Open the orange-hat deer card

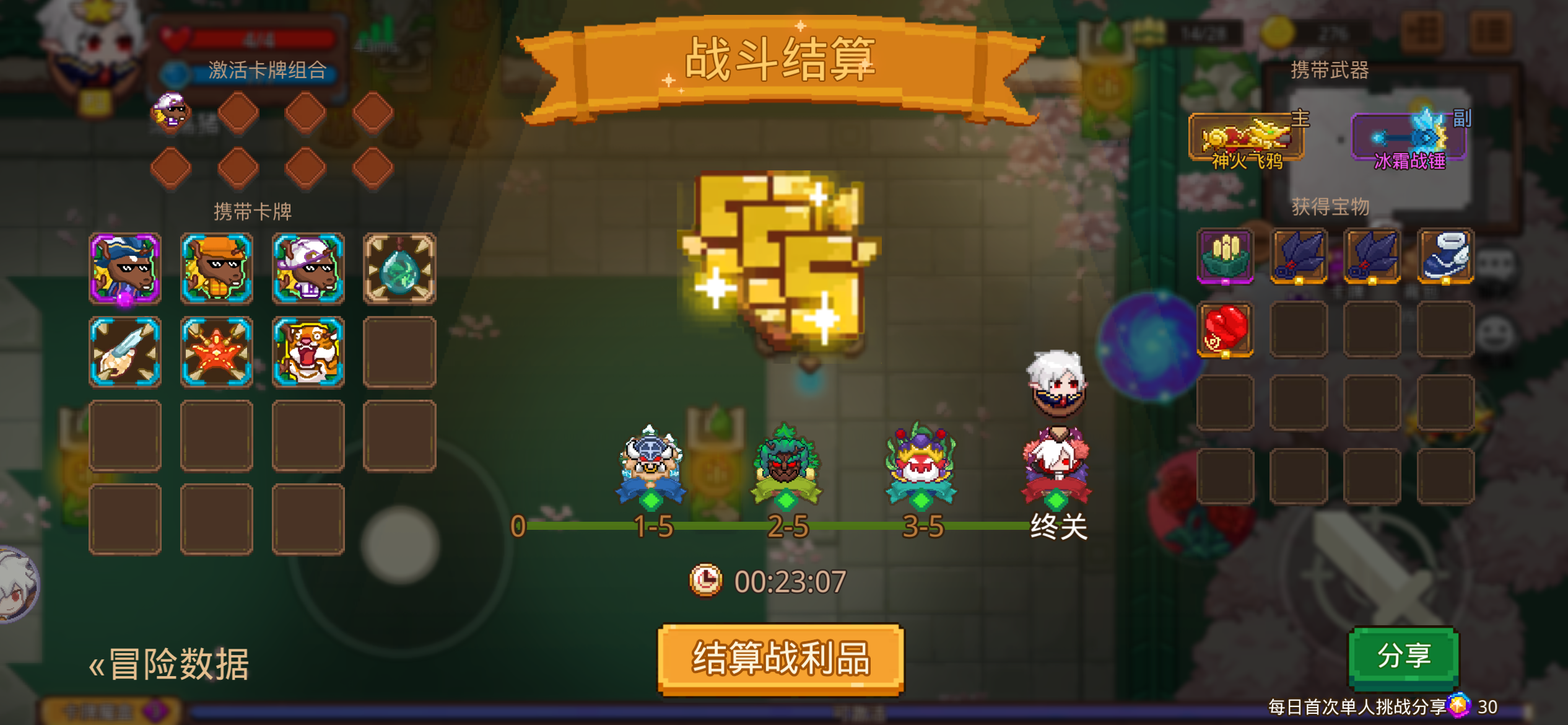tap(217, 268)
